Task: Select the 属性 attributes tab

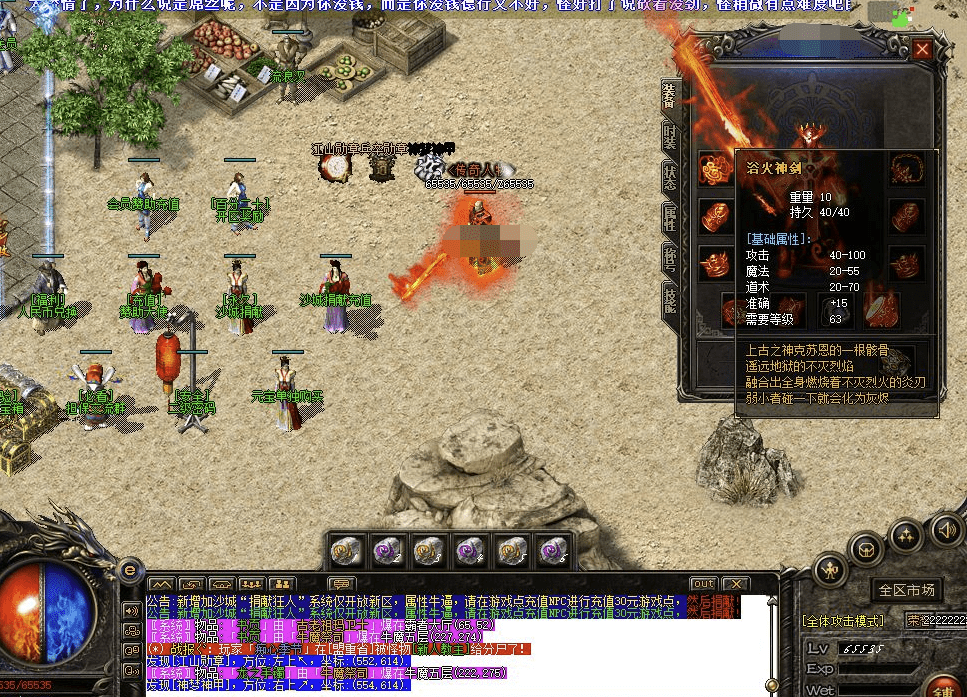Action: point(669,218)
